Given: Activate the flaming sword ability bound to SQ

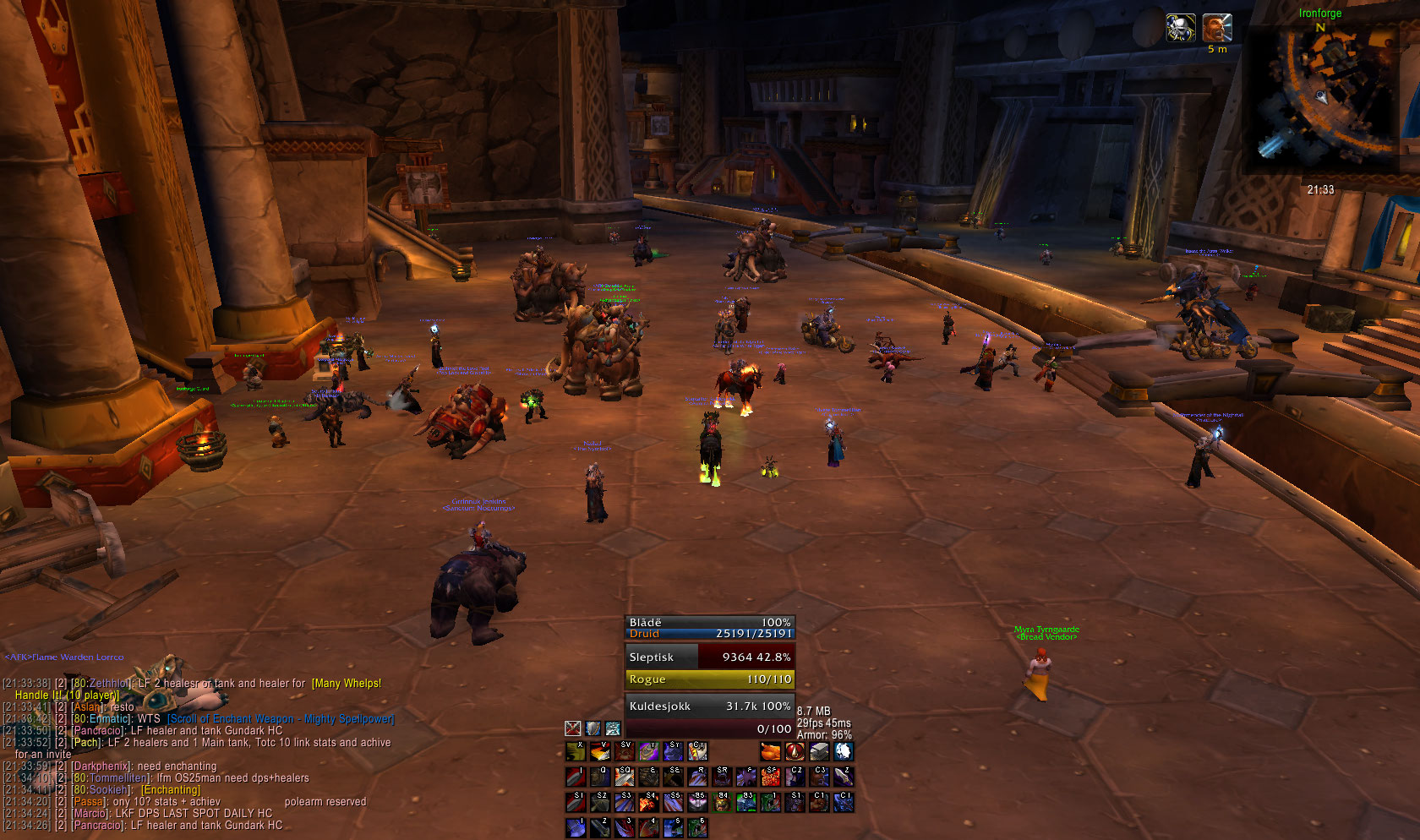Looking at the screenshot, I should tap(624, 776).
